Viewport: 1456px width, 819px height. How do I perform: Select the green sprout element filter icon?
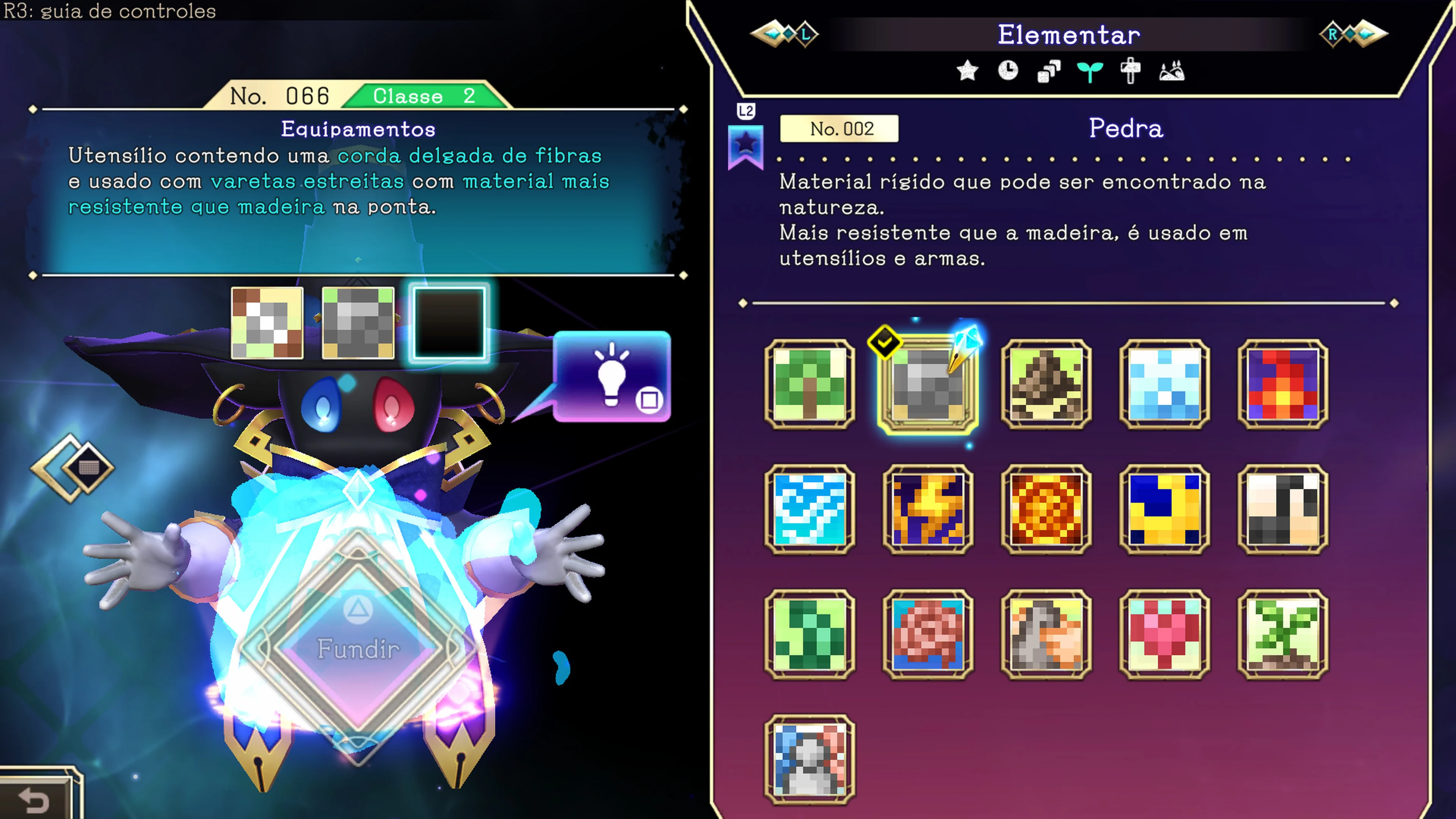[x=1090, y=71]
